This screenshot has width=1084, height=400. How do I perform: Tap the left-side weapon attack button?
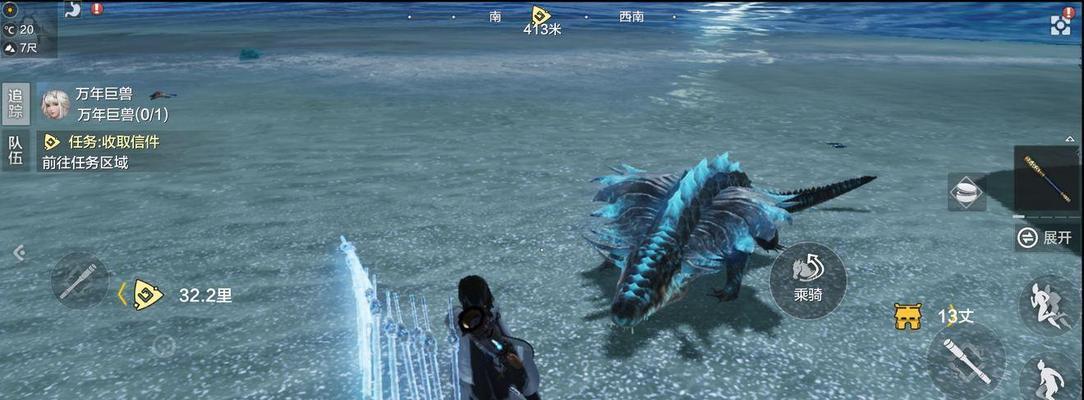coord(79,280)
